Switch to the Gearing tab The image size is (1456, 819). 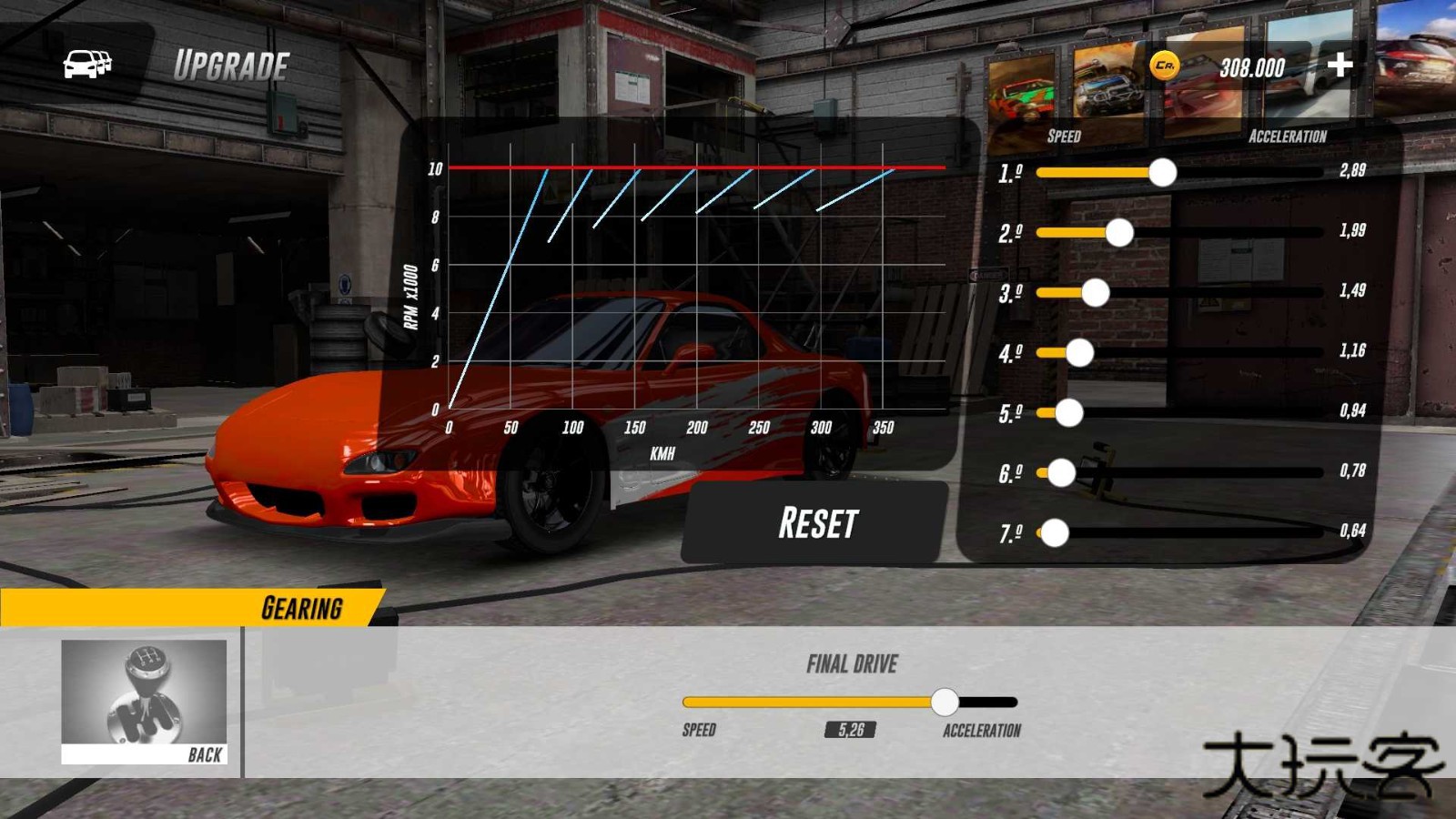(300, 606)
